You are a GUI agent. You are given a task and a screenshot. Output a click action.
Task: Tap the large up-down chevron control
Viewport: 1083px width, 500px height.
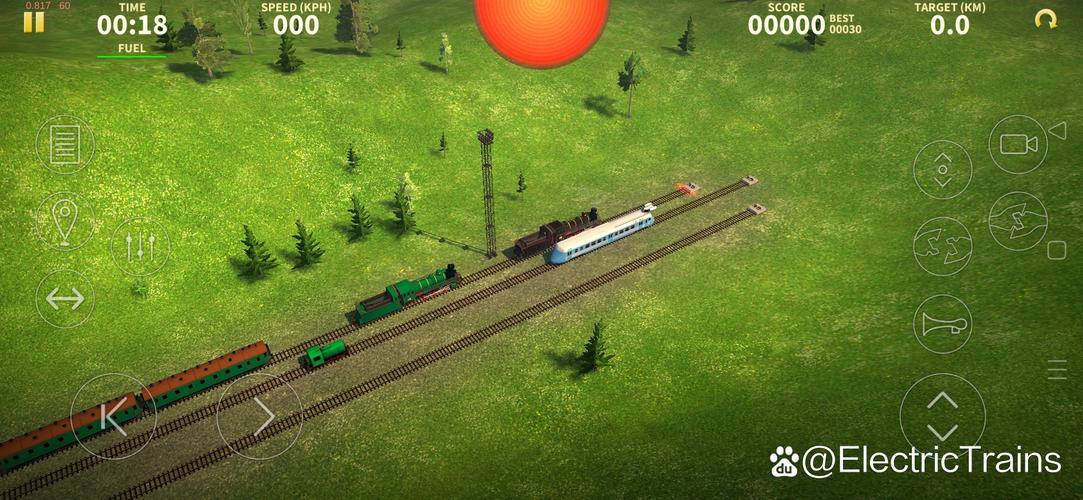(x=942, y=416)
